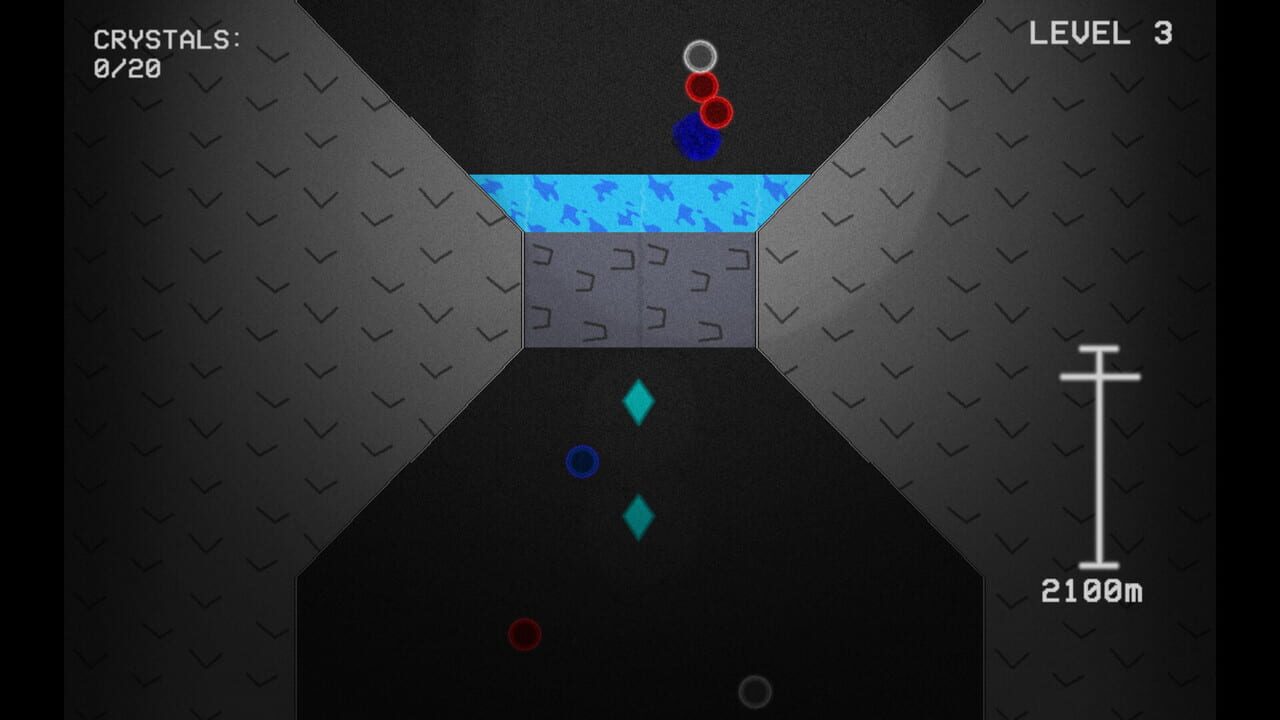Screen dimensions: 1280x720
Task: Click the upper red bubble above the player
Action: pyautogui.click(x=702, y=88)
